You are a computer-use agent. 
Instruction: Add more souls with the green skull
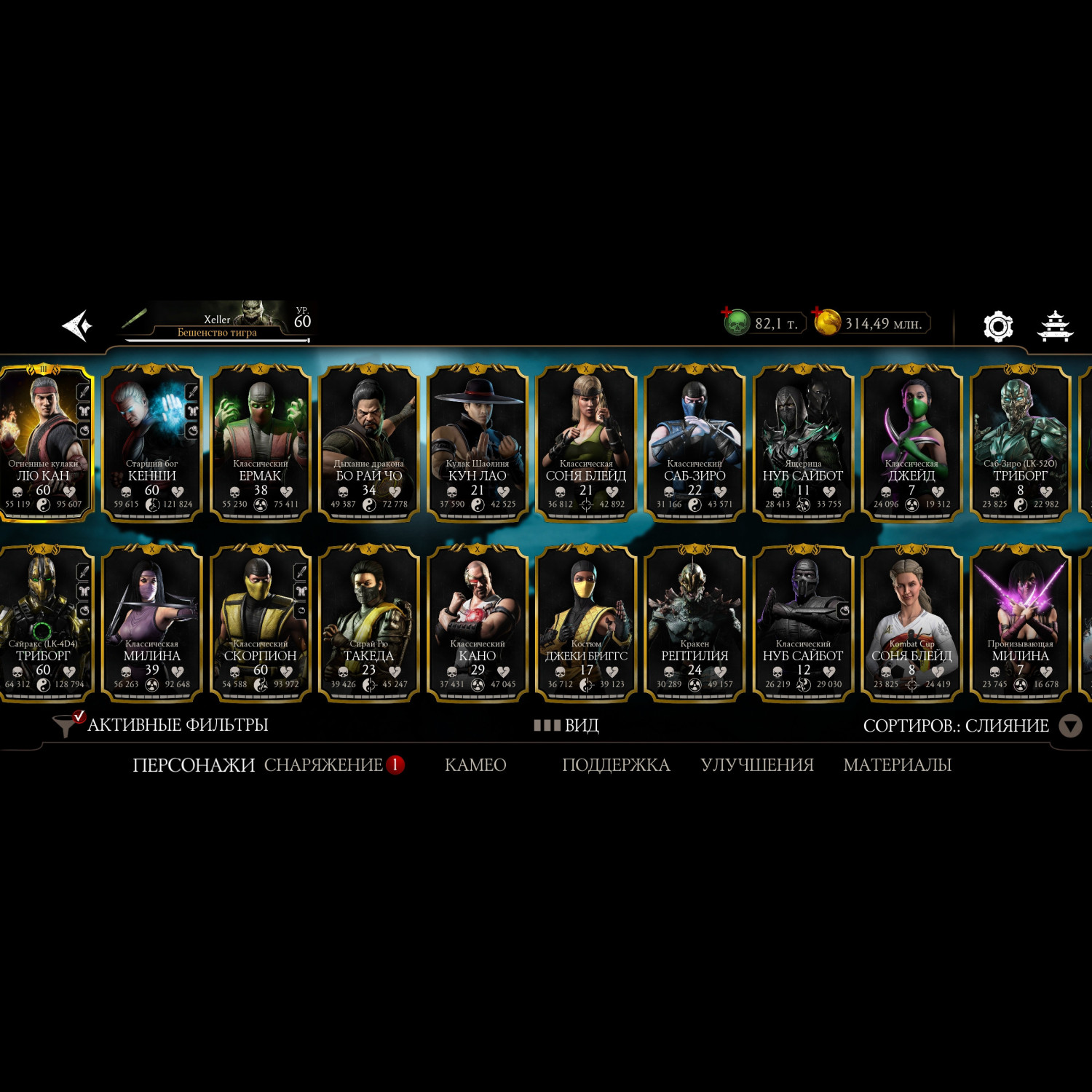tap(736, 322)
